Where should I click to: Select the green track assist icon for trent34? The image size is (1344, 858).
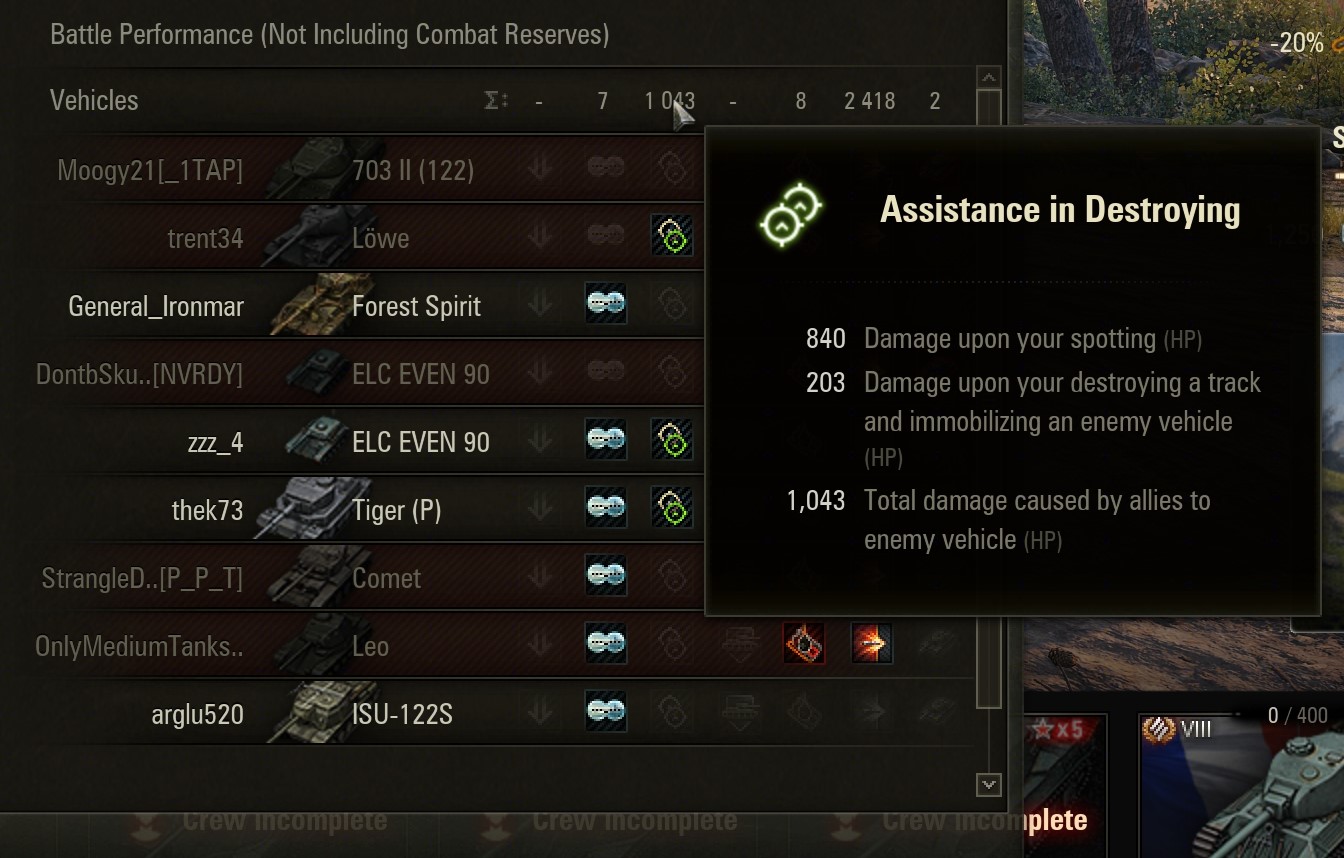pos(672,238)
